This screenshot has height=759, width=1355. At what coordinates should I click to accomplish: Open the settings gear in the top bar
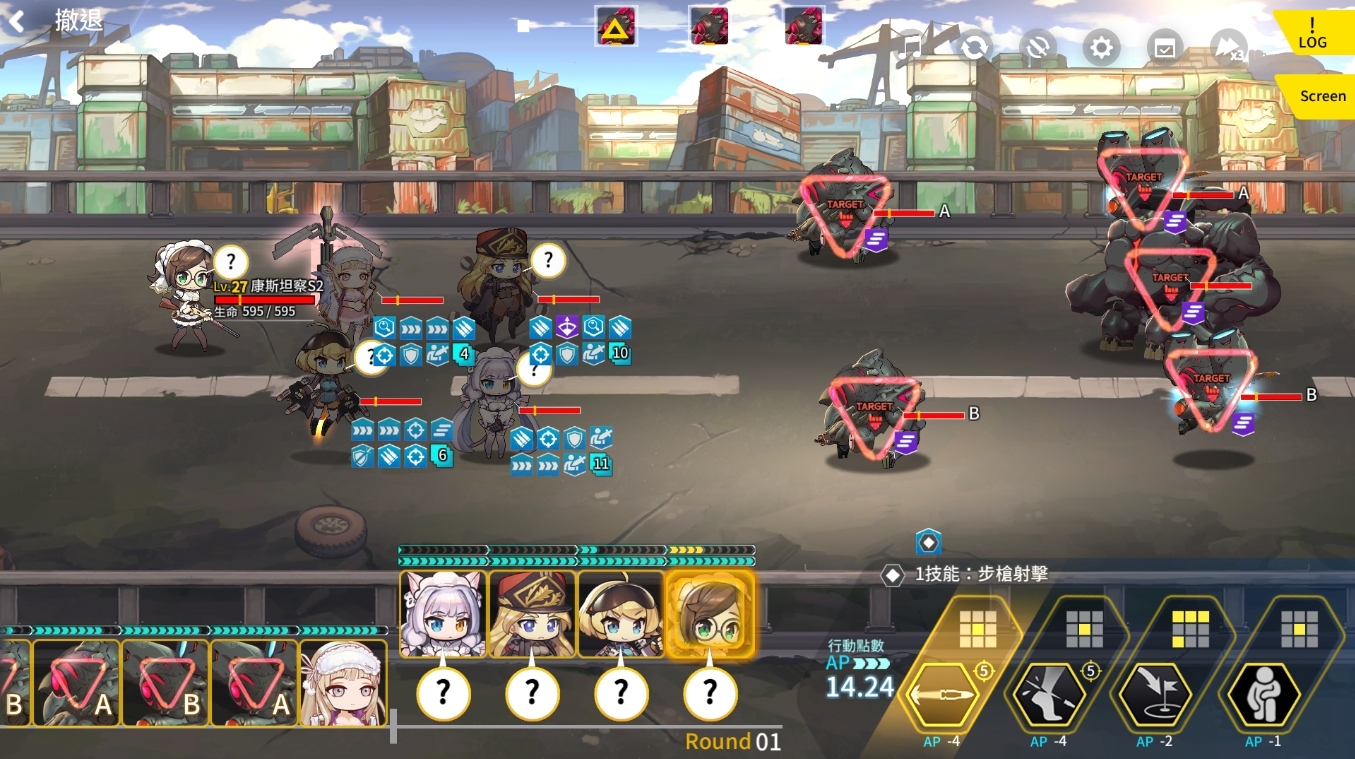pos(1100,47)
